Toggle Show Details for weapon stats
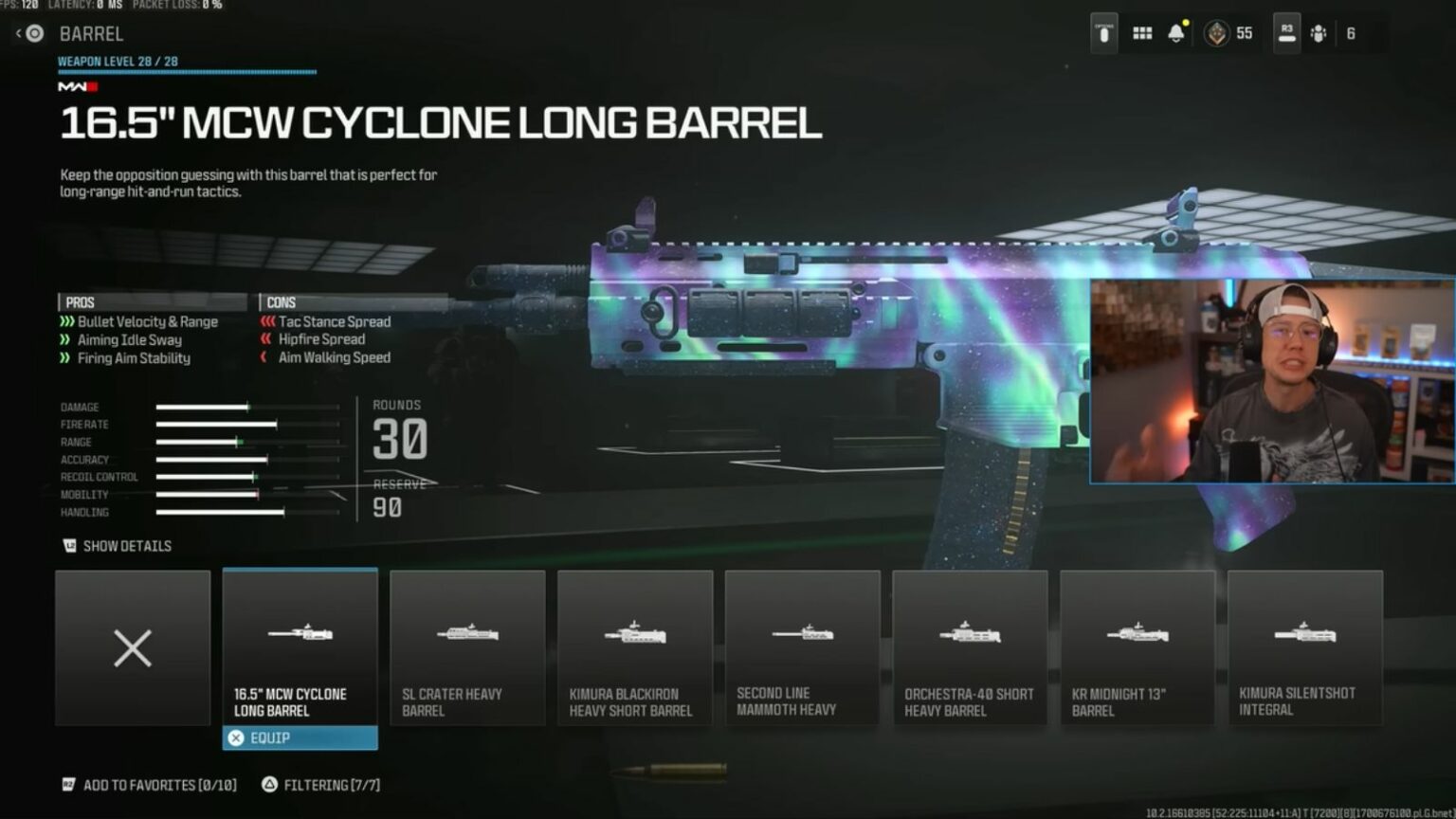 (118, 546)
